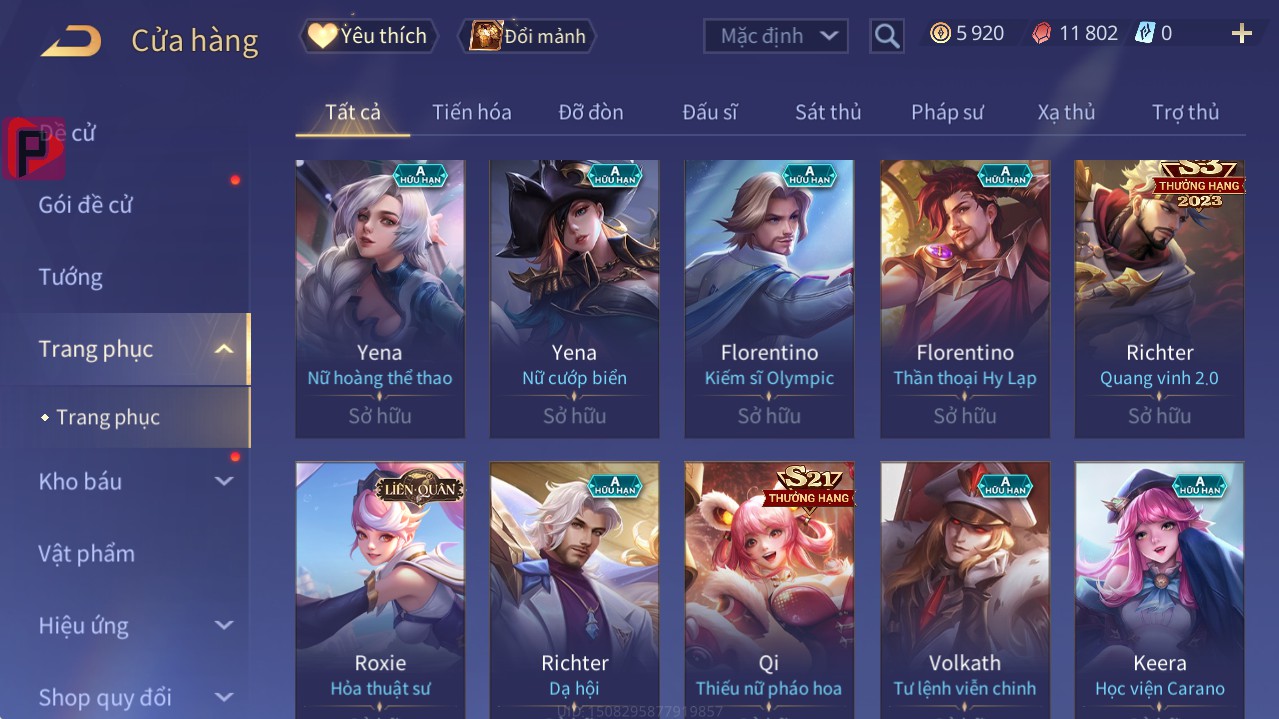Show the Sát thủ skins tab
The image size is (1279, 719).
tap(827, 112)
